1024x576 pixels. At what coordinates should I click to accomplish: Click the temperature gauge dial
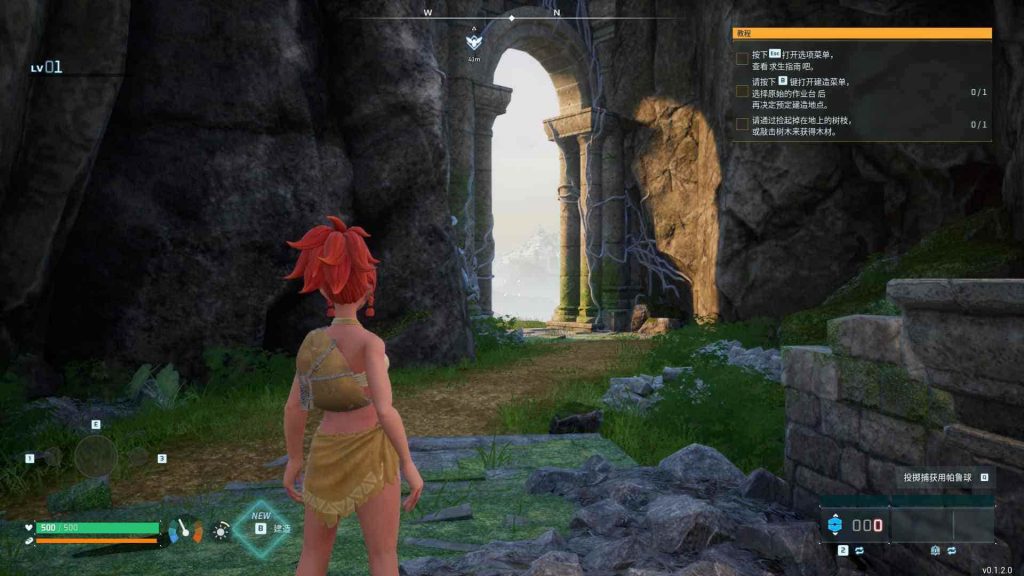(186, 529)
